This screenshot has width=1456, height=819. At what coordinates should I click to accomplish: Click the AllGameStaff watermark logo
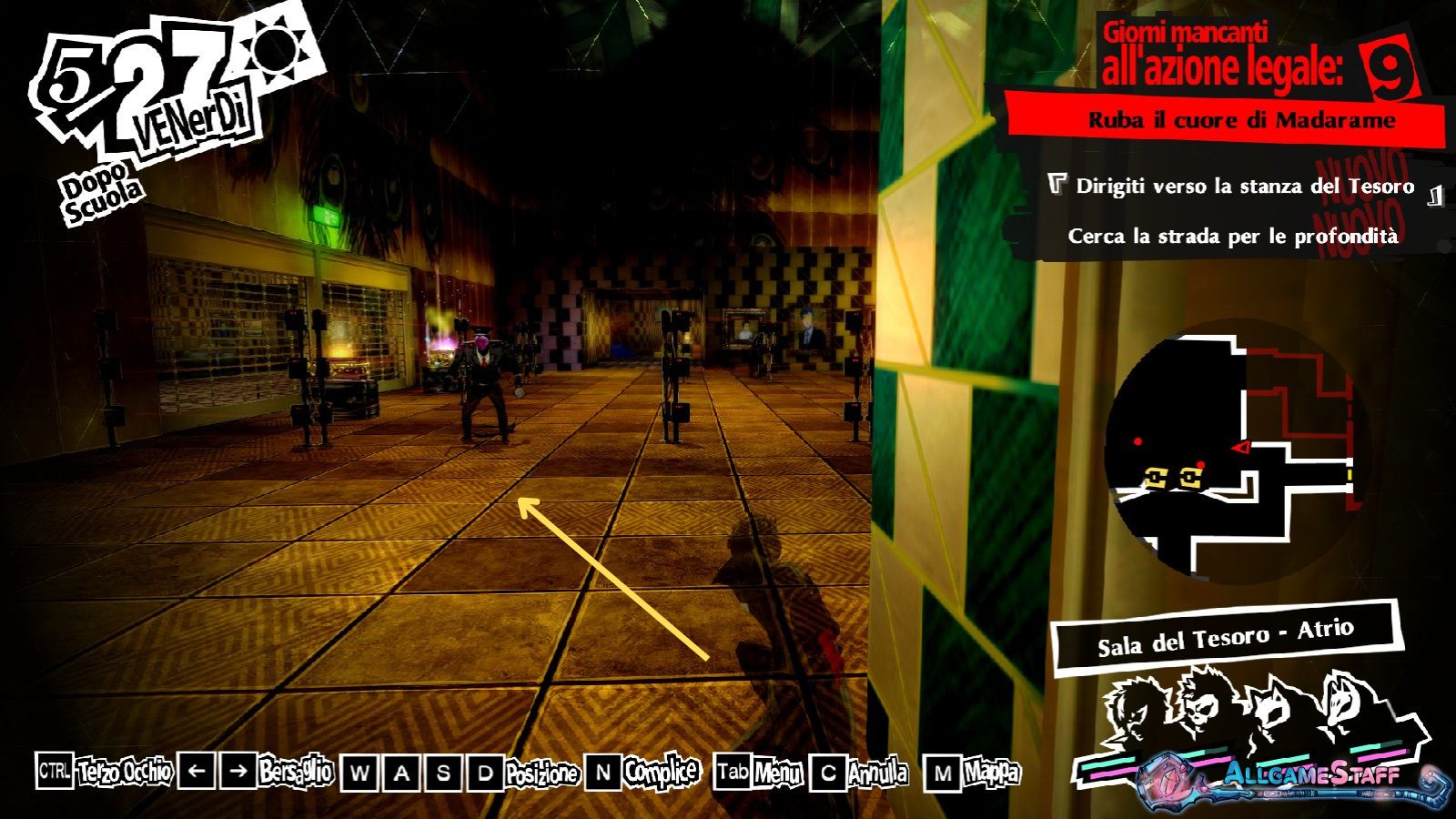(x=1310, y=777)
